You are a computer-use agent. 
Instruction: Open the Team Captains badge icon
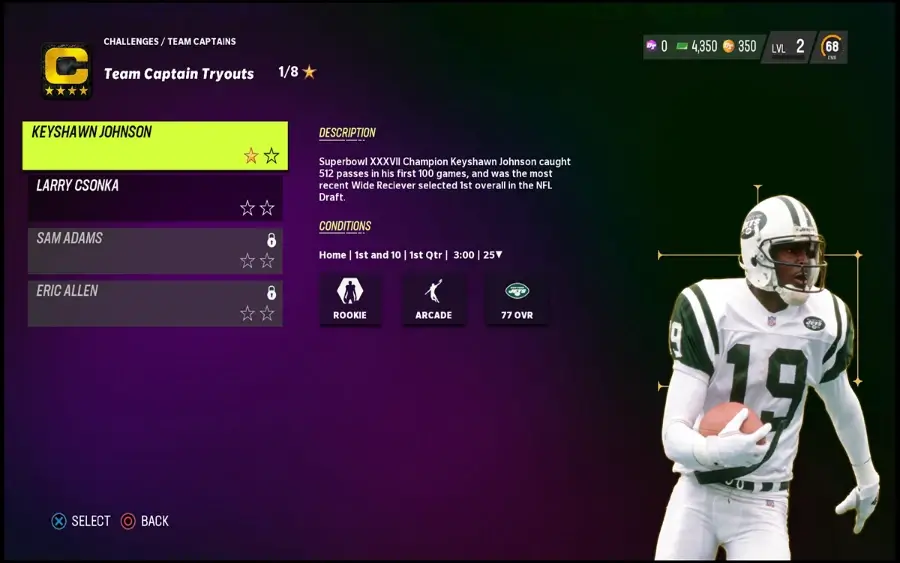click(x=67, y=71)
